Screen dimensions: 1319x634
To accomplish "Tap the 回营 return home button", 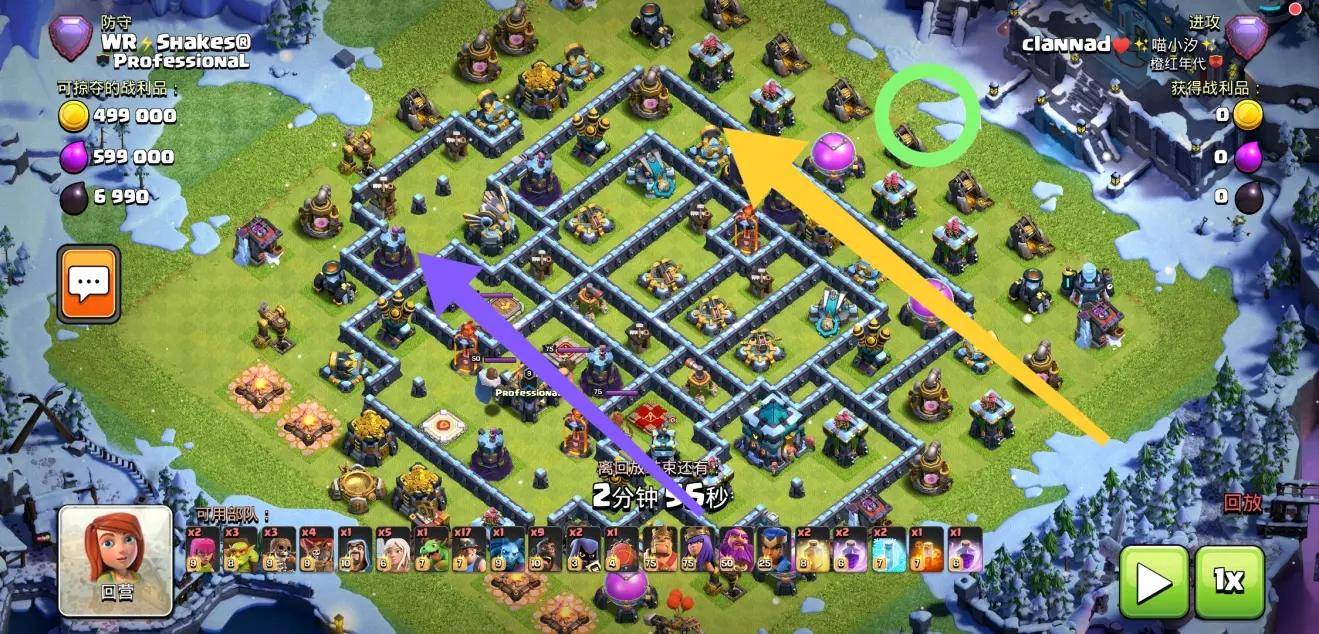I will [x=115, y=560].
